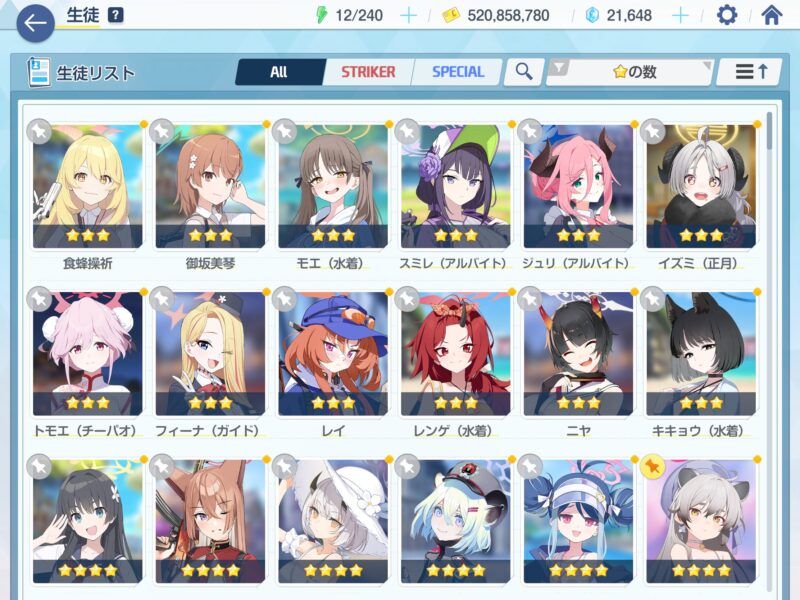Buy more blue gems with plus button

click(x=680, y=15)
